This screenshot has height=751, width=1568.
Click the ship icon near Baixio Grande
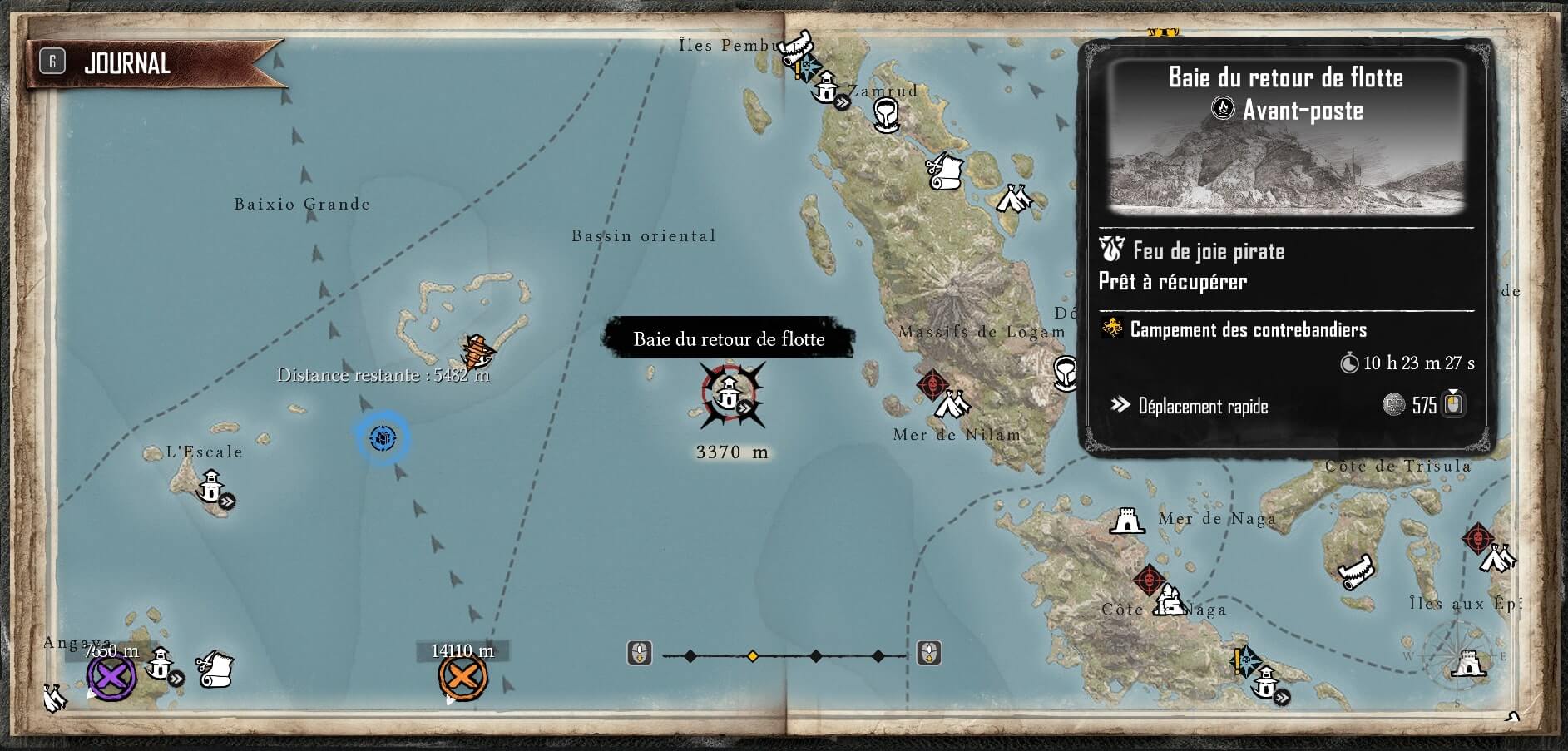(x=478, y=351)
